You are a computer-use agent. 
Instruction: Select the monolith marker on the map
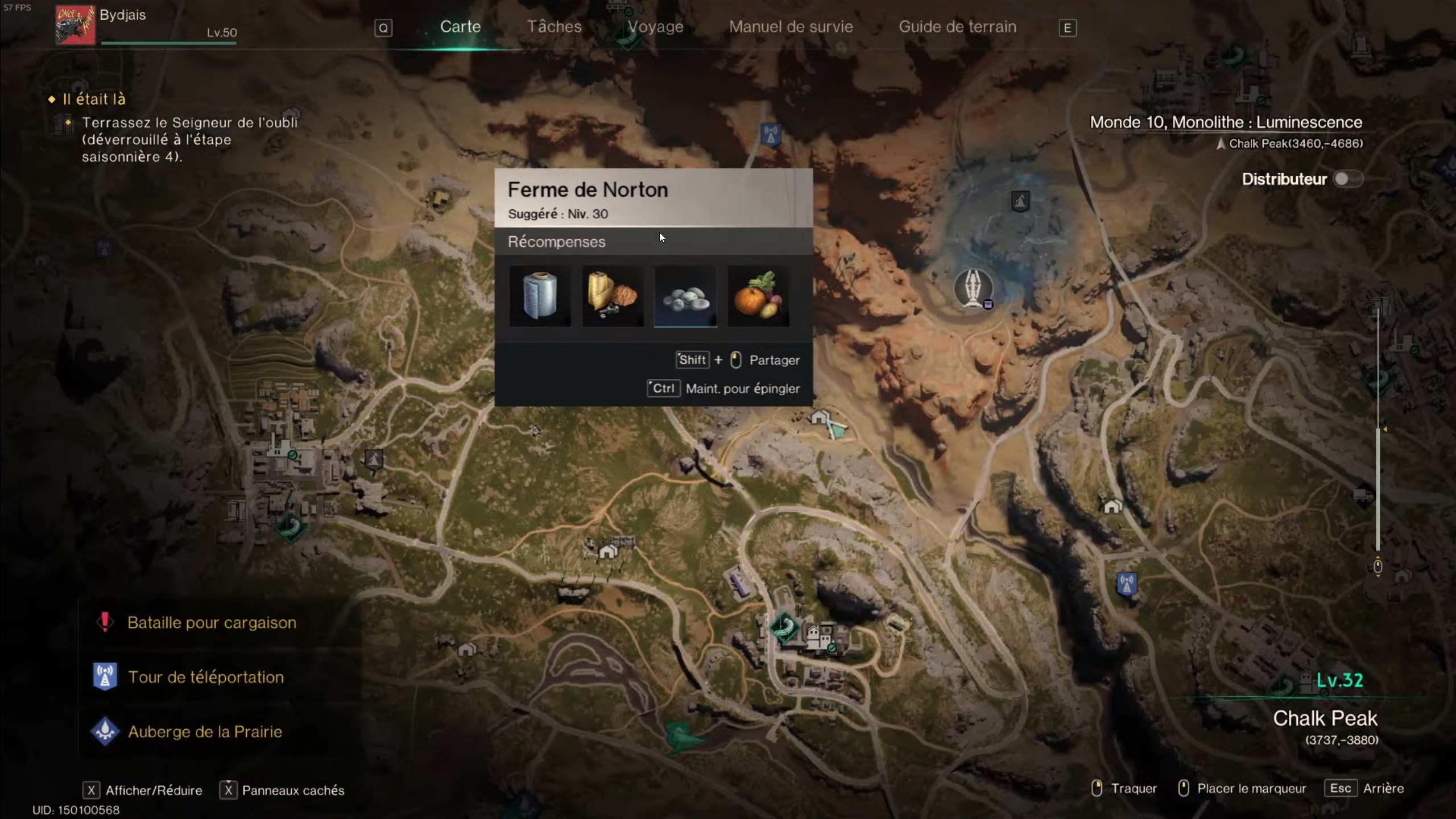973,288
